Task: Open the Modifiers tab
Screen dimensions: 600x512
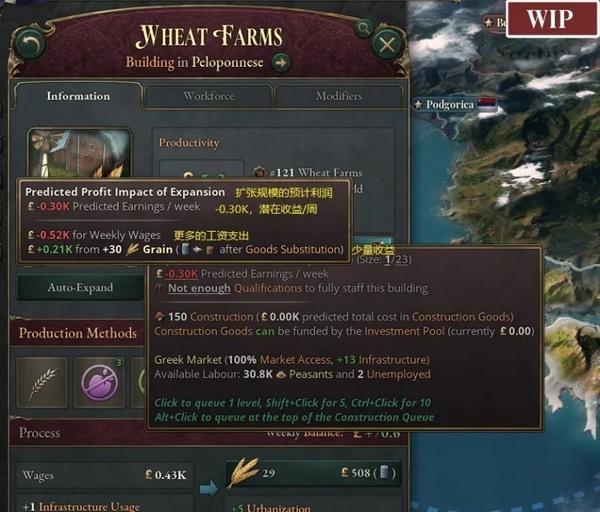Action: click(x=338, y=96)
